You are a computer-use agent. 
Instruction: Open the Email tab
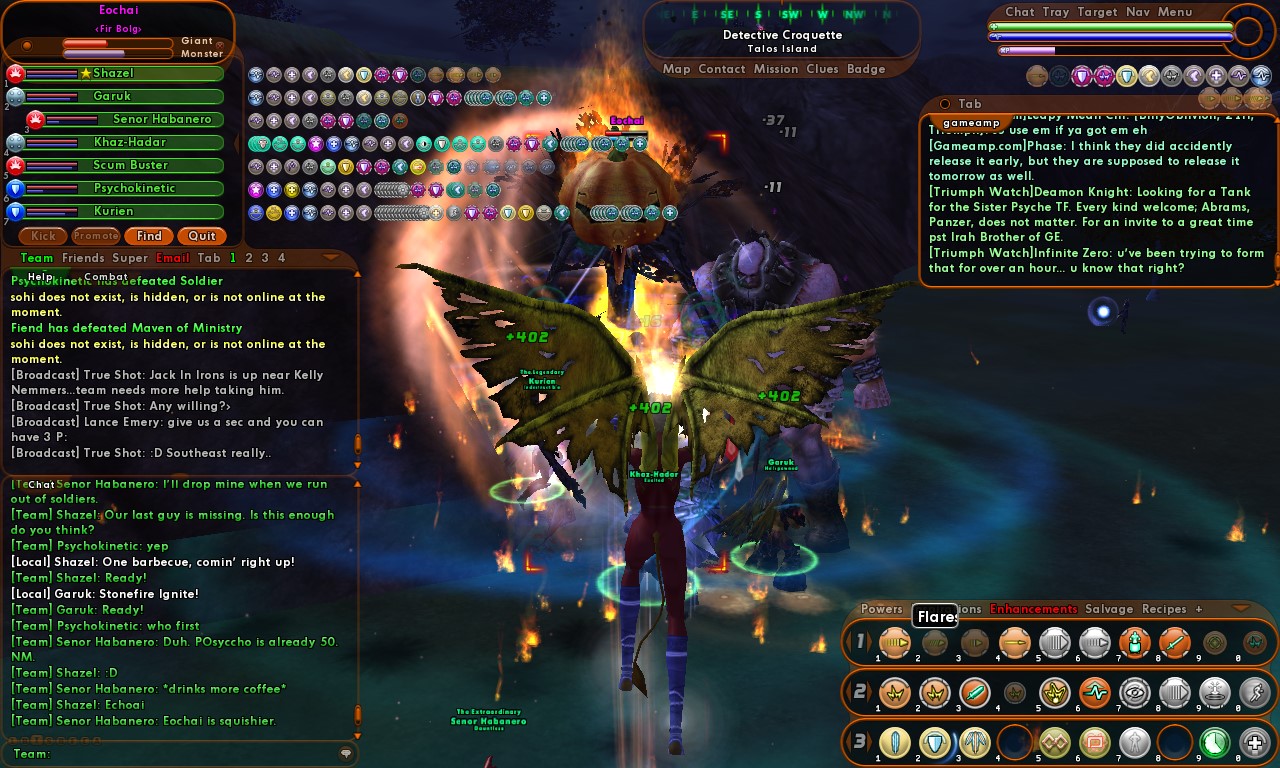coord(173,258)
